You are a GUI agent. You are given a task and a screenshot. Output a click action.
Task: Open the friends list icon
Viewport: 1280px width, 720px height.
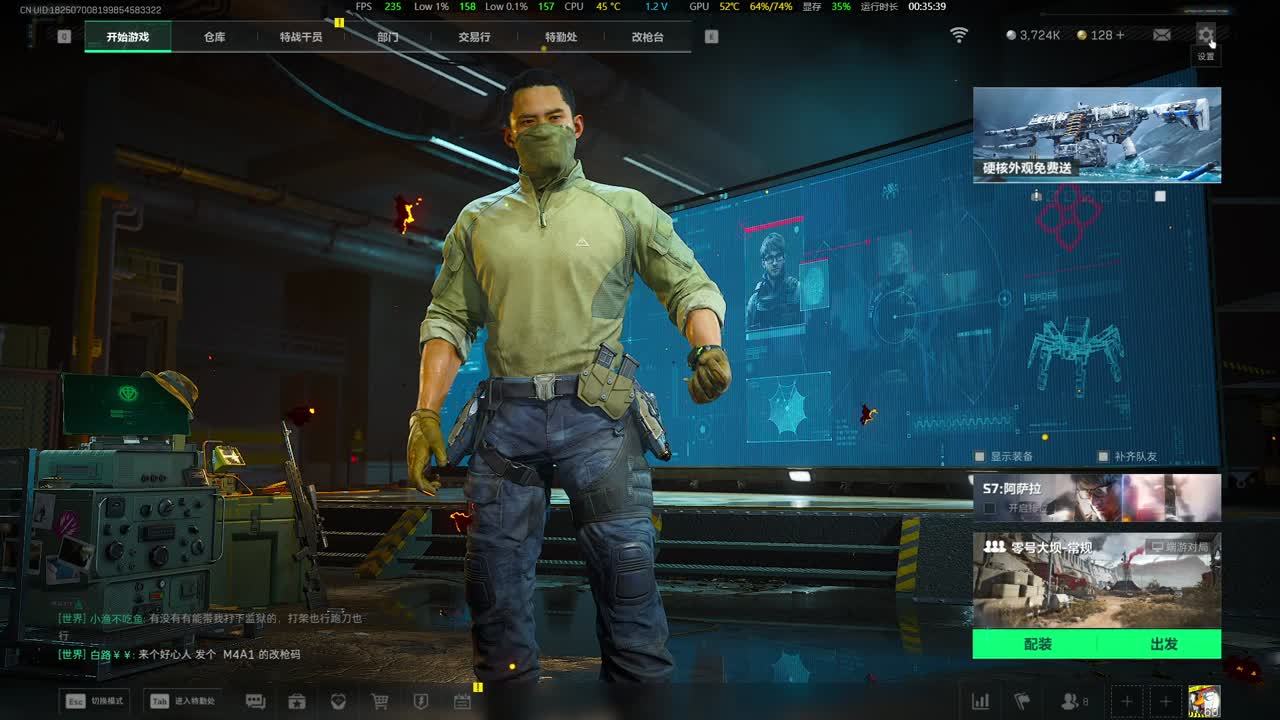1073,701
